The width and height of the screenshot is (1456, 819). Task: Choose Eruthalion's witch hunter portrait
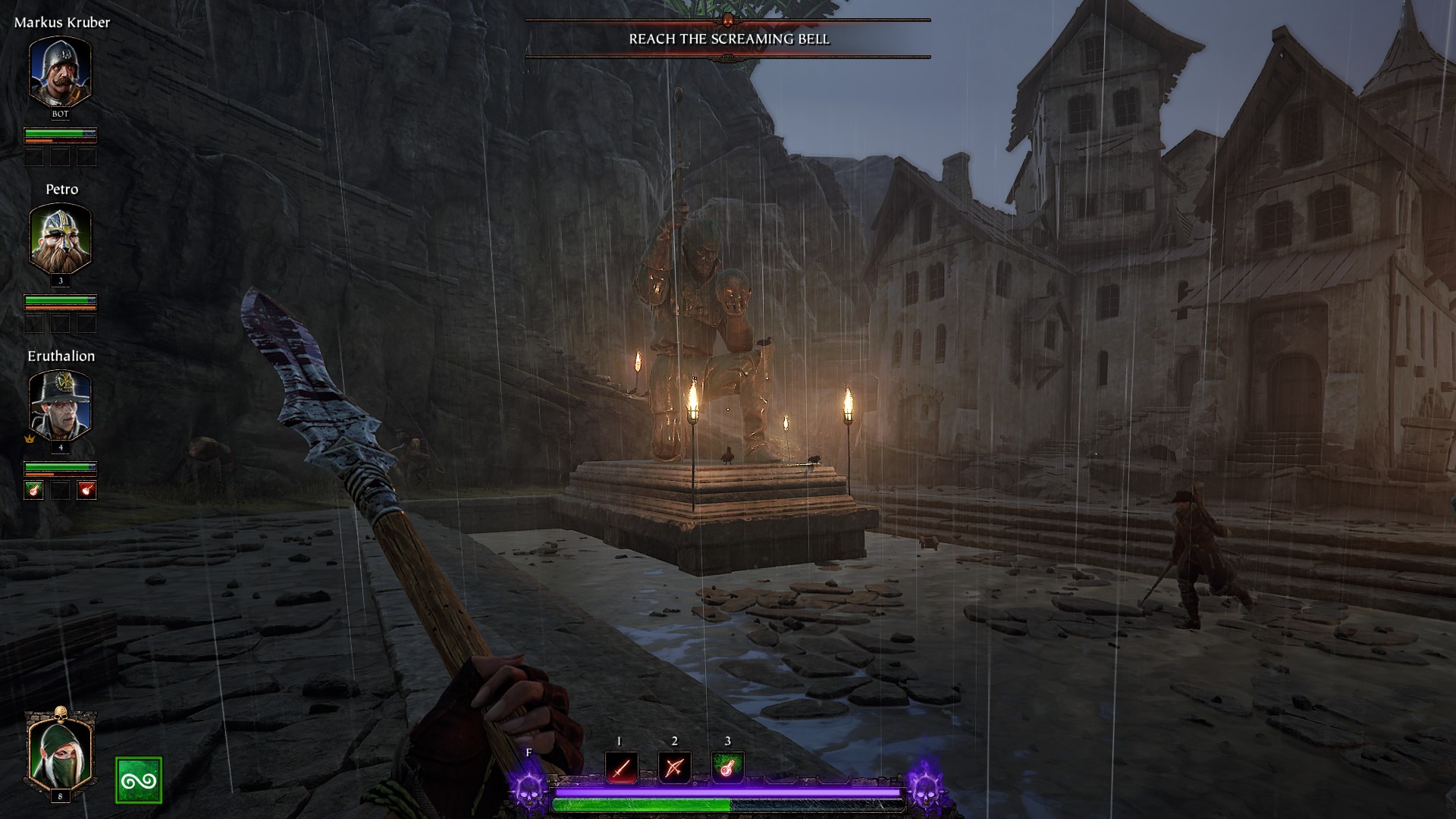click(60, 405)
